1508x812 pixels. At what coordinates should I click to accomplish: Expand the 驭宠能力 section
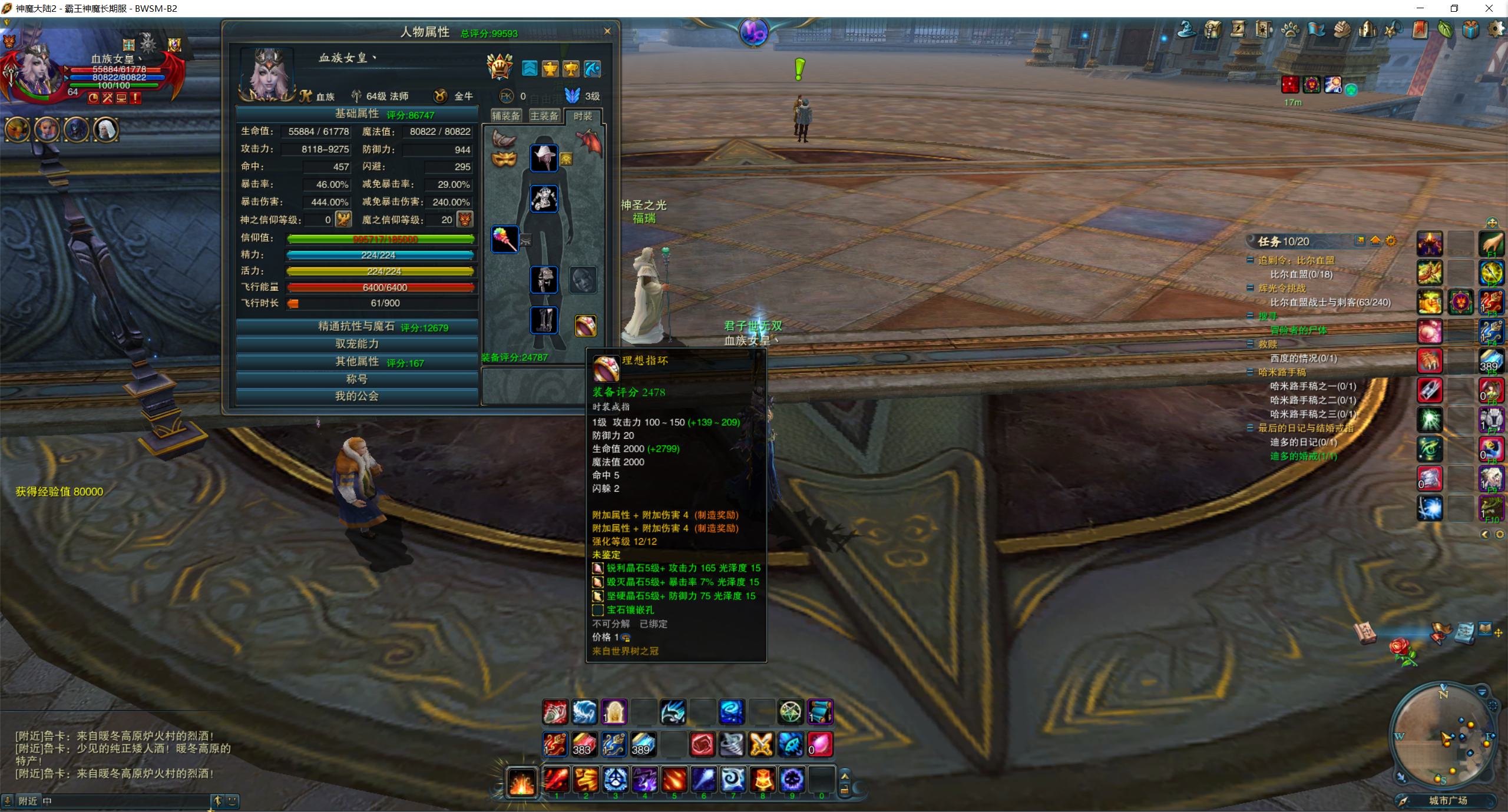(x=357, y=344)
